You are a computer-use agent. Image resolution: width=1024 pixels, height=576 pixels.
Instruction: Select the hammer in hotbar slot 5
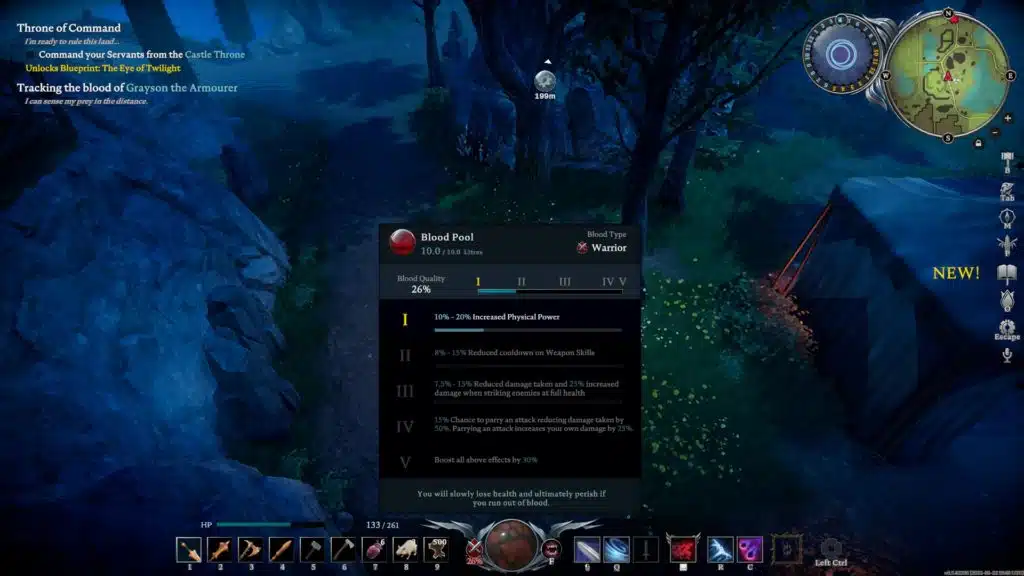click(x=313, y=549)
